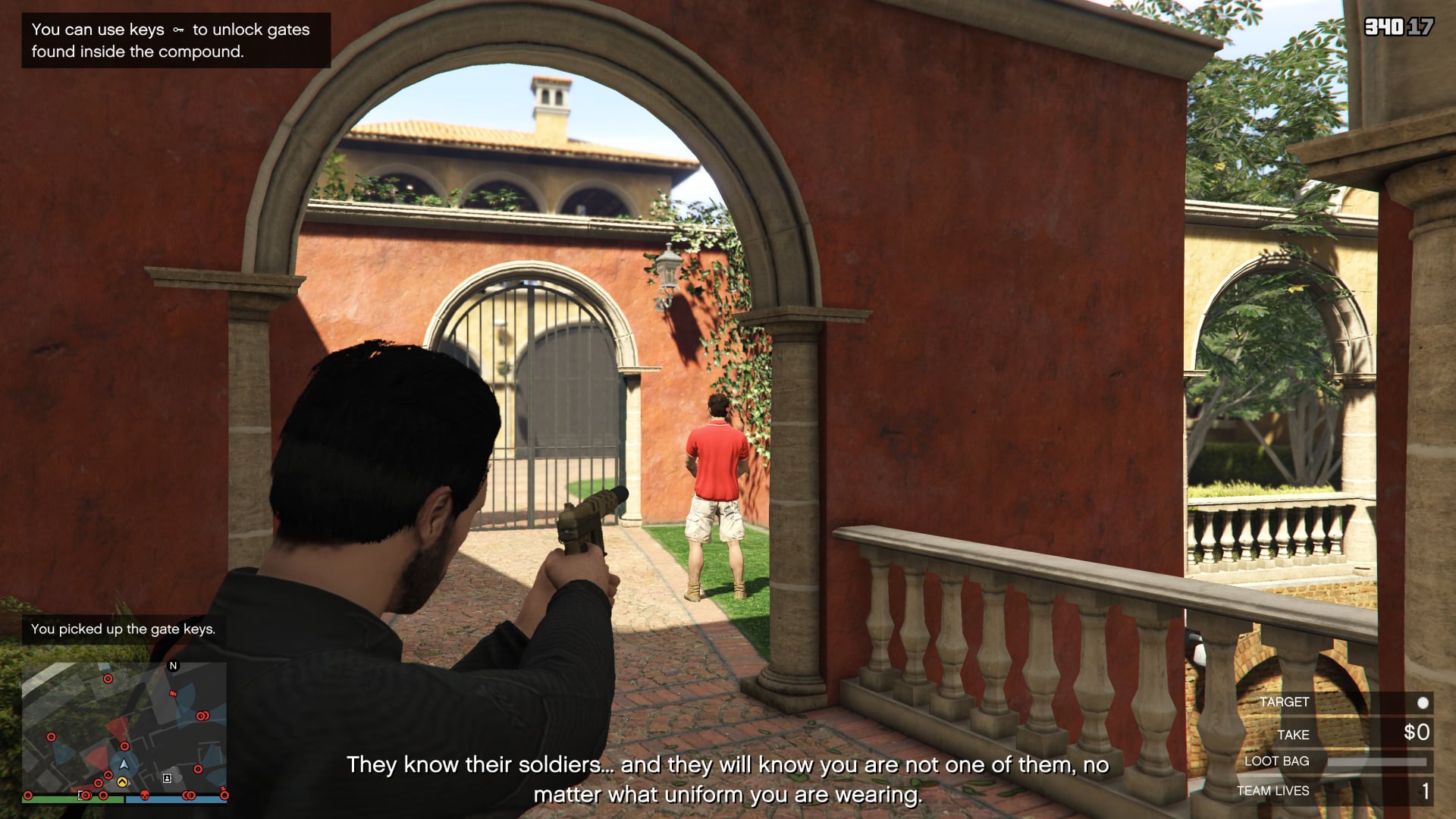Click the player arrow in the minimap center
Viewport: 1456px width, 819px height.
pyautogui.click(x=124, y=764)
